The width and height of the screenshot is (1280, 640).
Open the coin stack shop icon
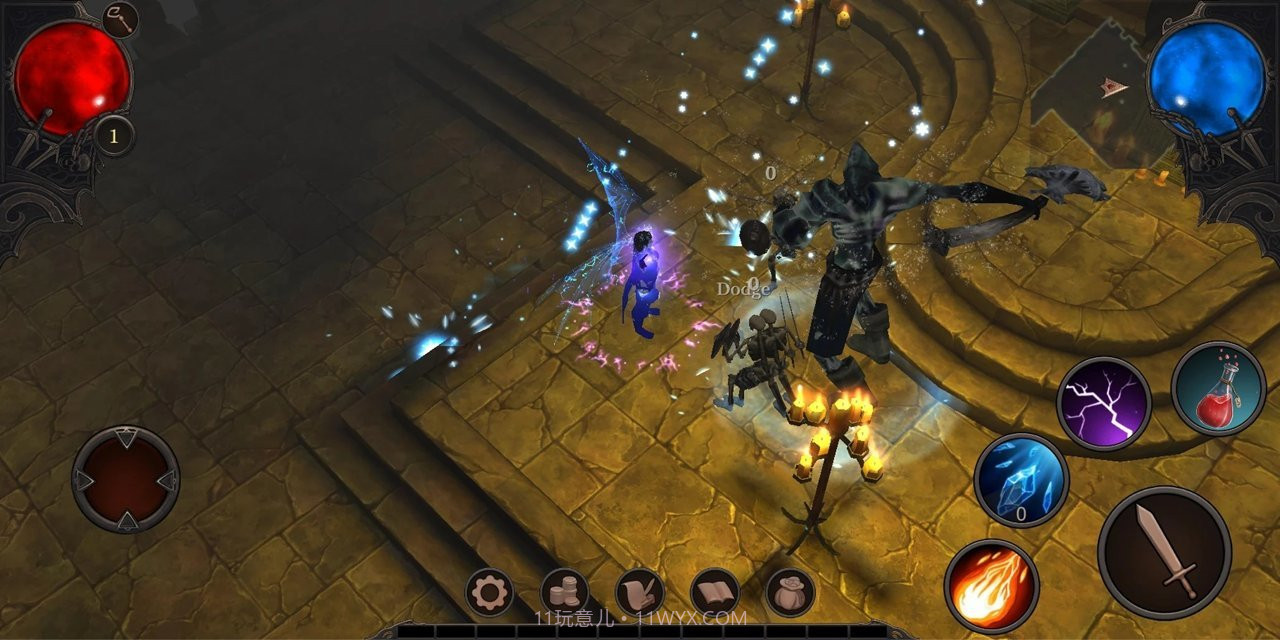coord(564,594)
